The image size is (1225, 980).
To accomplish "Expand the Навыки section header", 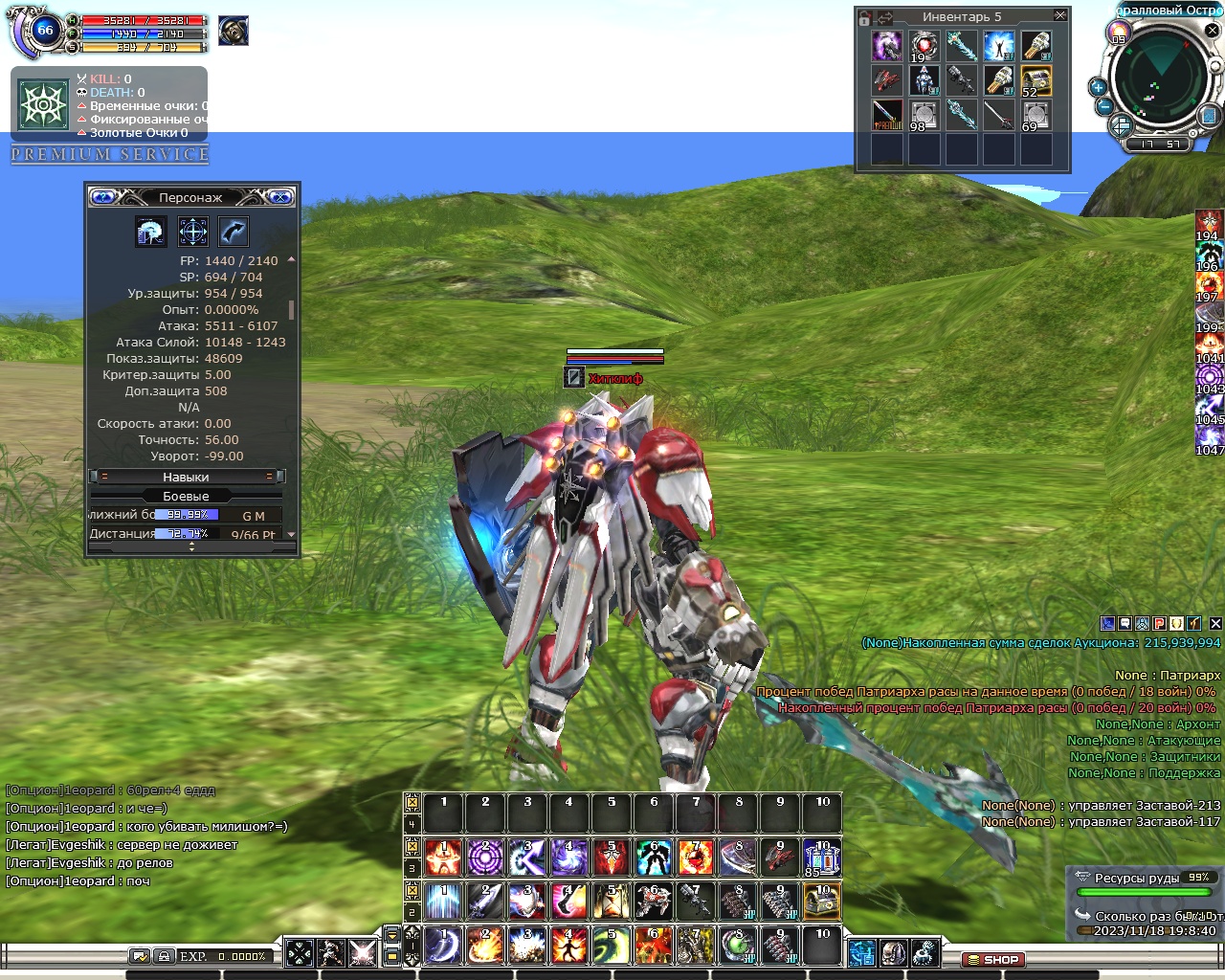I will pyautogui.click(x=186, y=477).
